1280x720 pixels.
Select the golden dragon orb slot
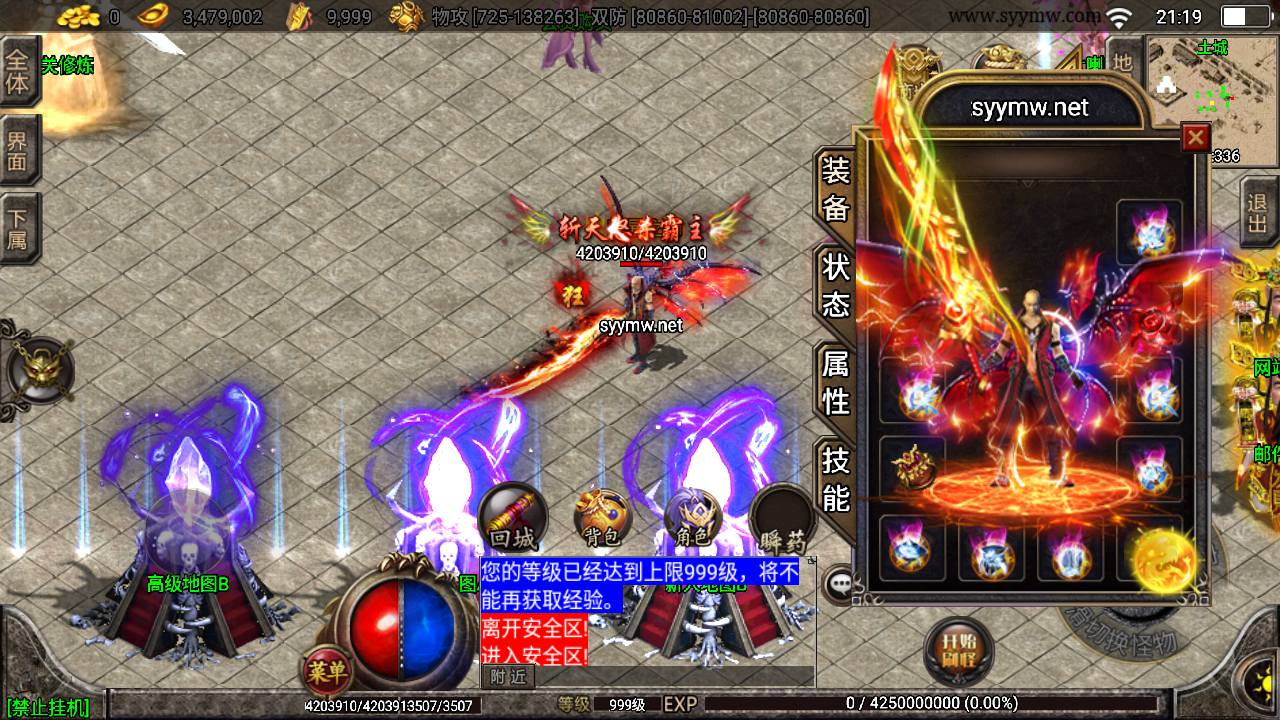pos(1165,561)
